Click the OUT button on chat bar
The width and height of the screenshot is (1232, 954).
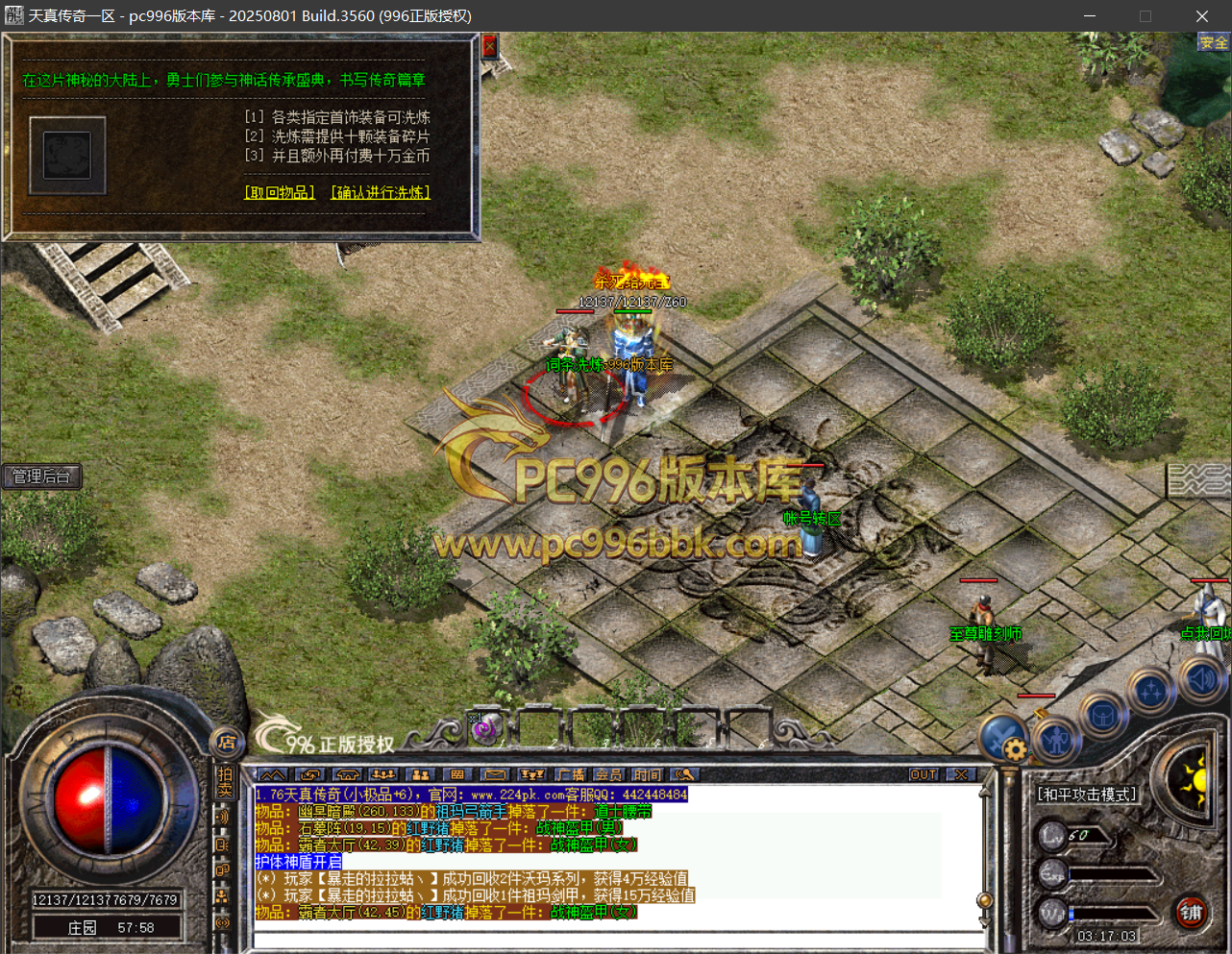pos(924,774)
